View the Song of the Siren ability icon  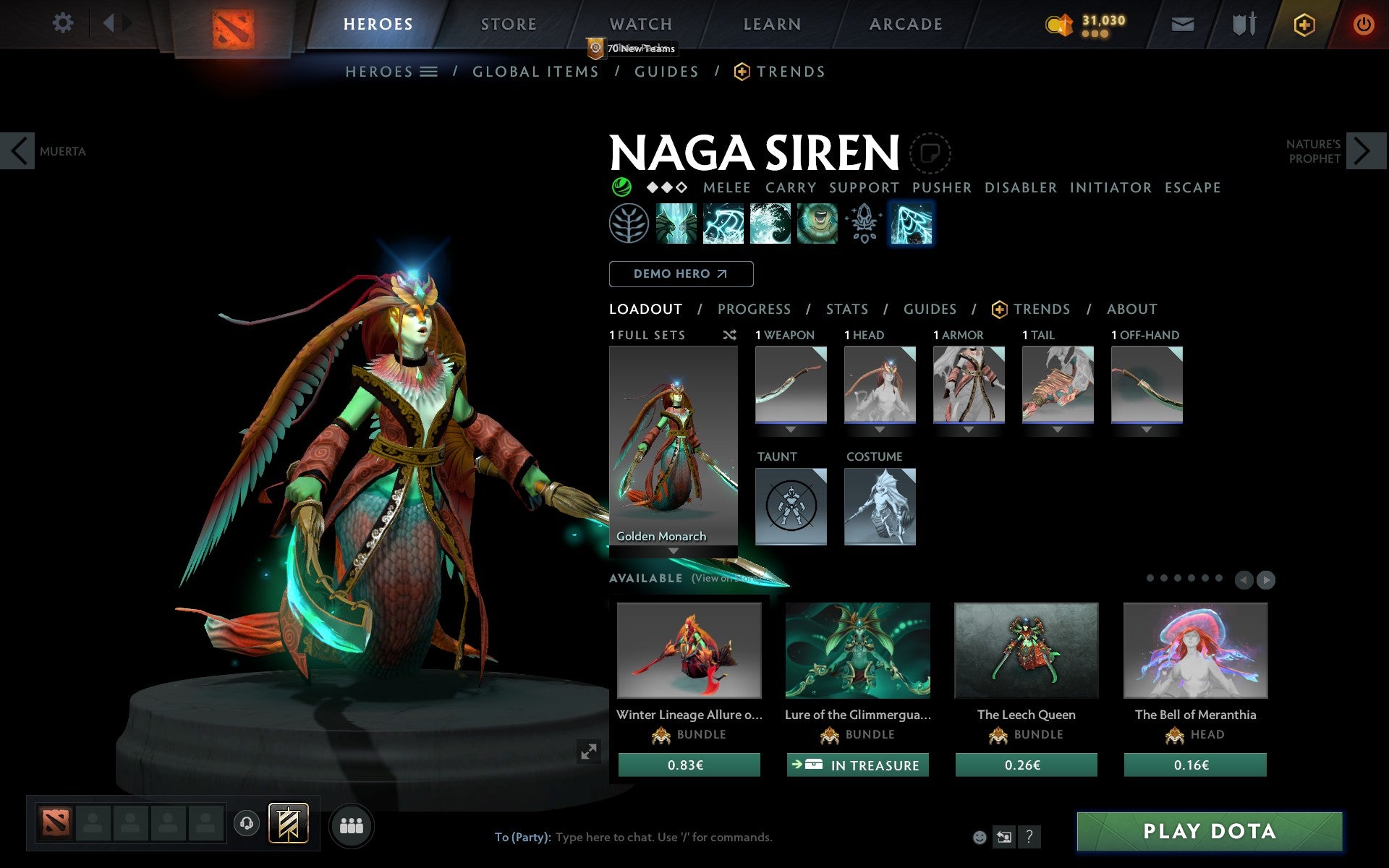817,223
